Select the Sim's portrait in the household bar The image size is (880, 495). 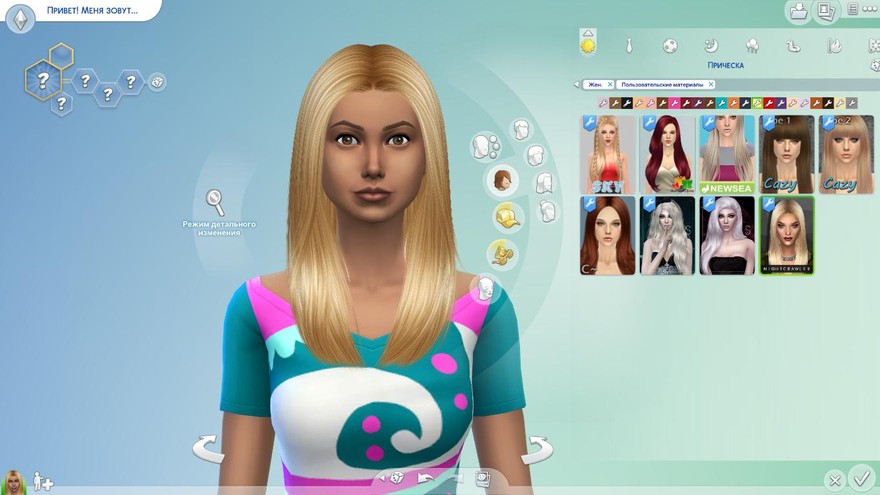(x=15, y=482)
